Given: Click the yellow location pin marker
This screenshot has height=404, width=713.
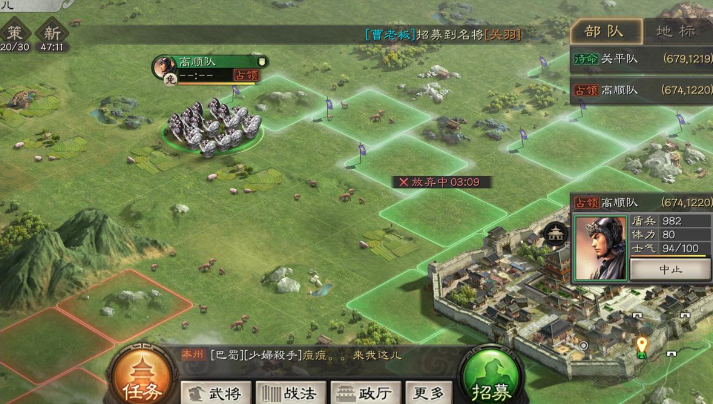Looking at the screenshot, I should coord(641,347).
